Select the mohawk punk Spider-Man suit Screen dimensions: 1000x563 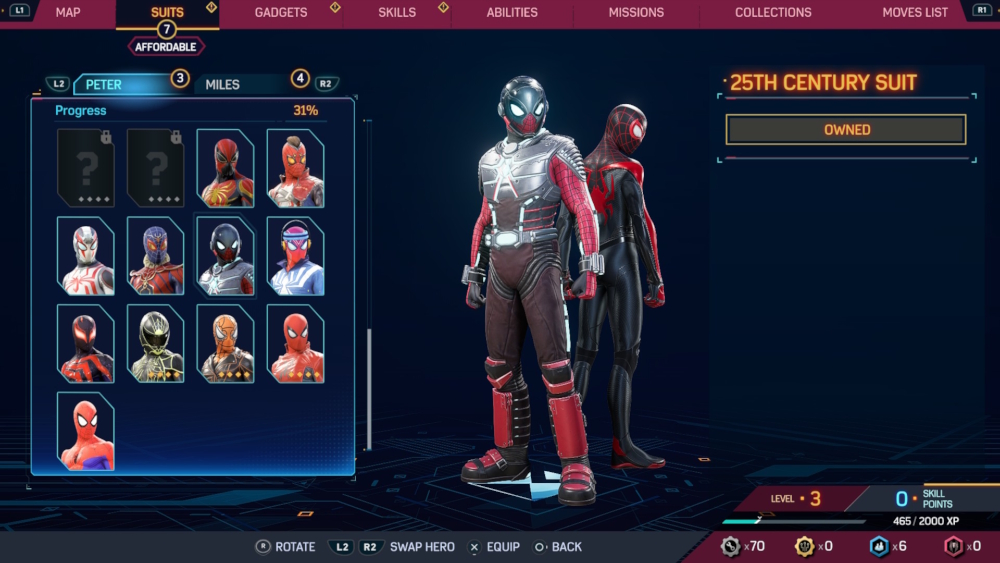coord(295,168)
